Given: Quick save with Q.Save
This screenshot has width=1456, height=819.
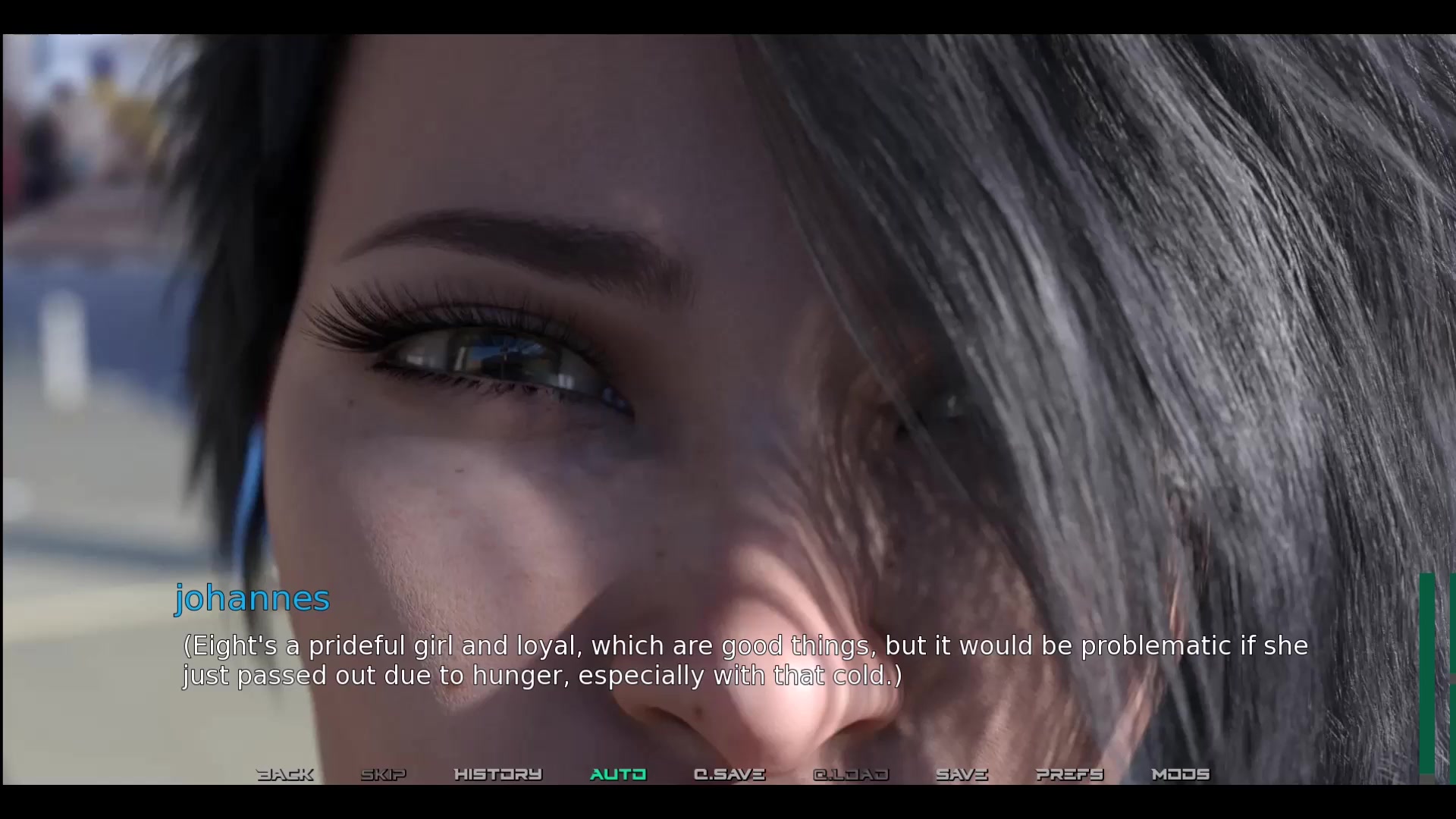Looking at the screenshot, I should (x=730, y=774).
